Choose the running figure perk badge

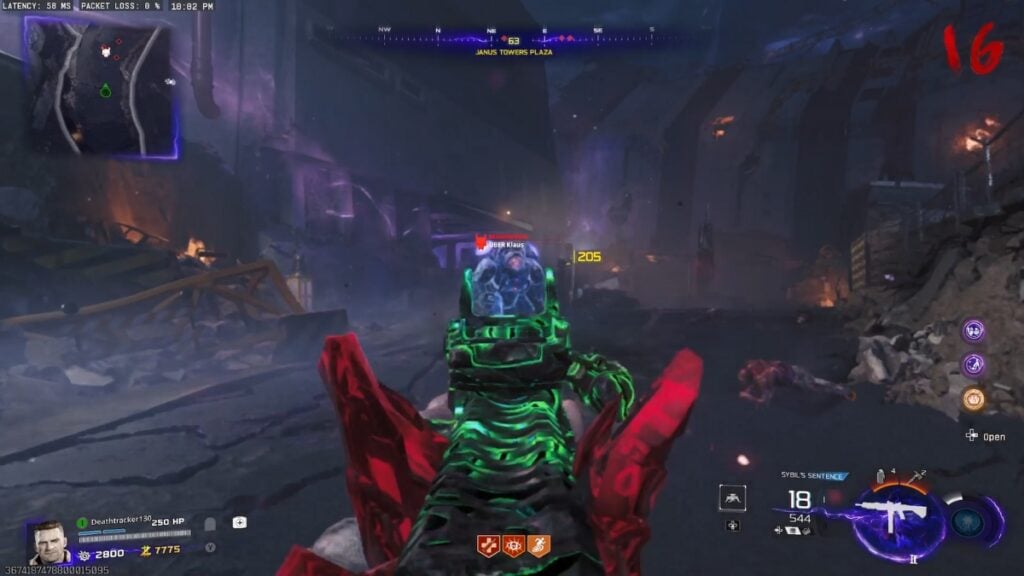click(539, 546)
